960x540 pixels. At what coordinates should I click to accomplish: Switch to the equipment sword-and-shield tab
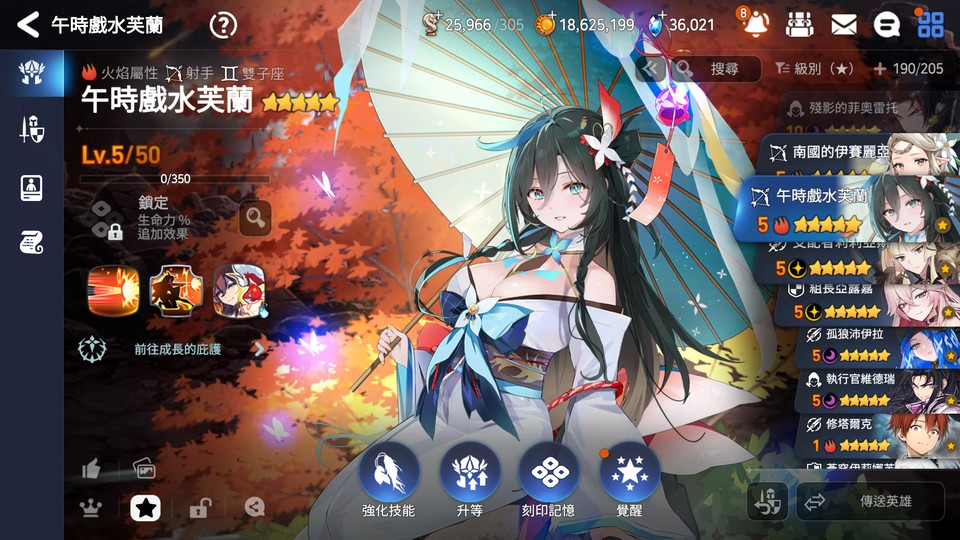coord(31,129)
